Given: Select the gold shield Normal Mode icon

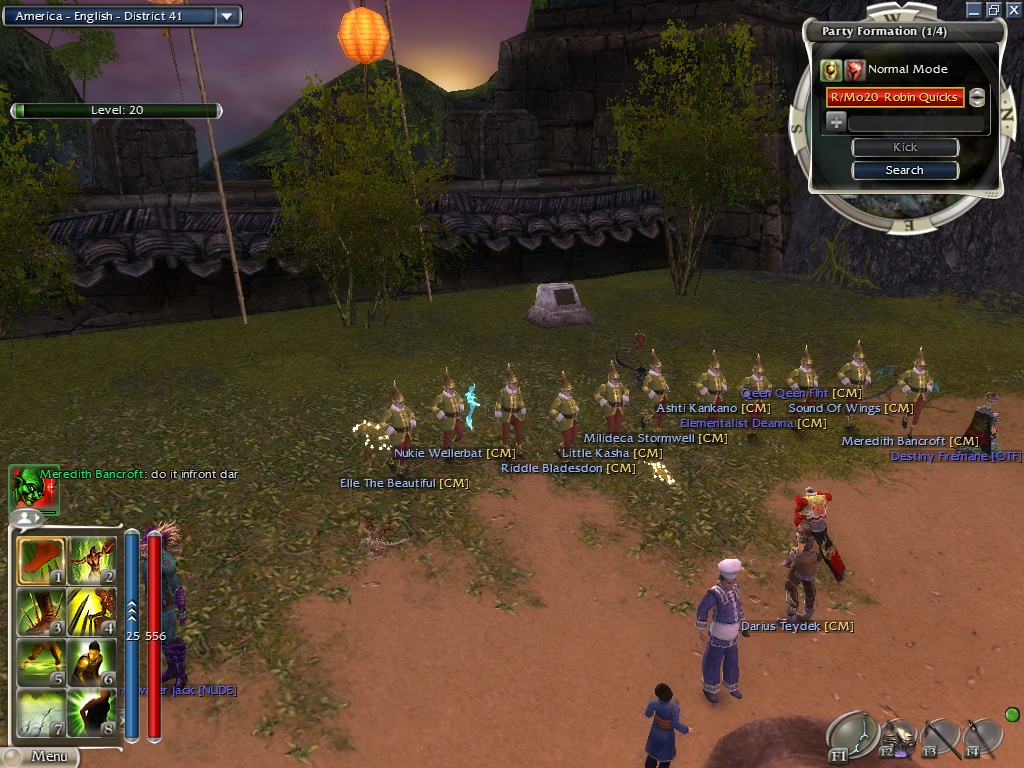Looking at the screenshot, I should (x=830, y=70).
